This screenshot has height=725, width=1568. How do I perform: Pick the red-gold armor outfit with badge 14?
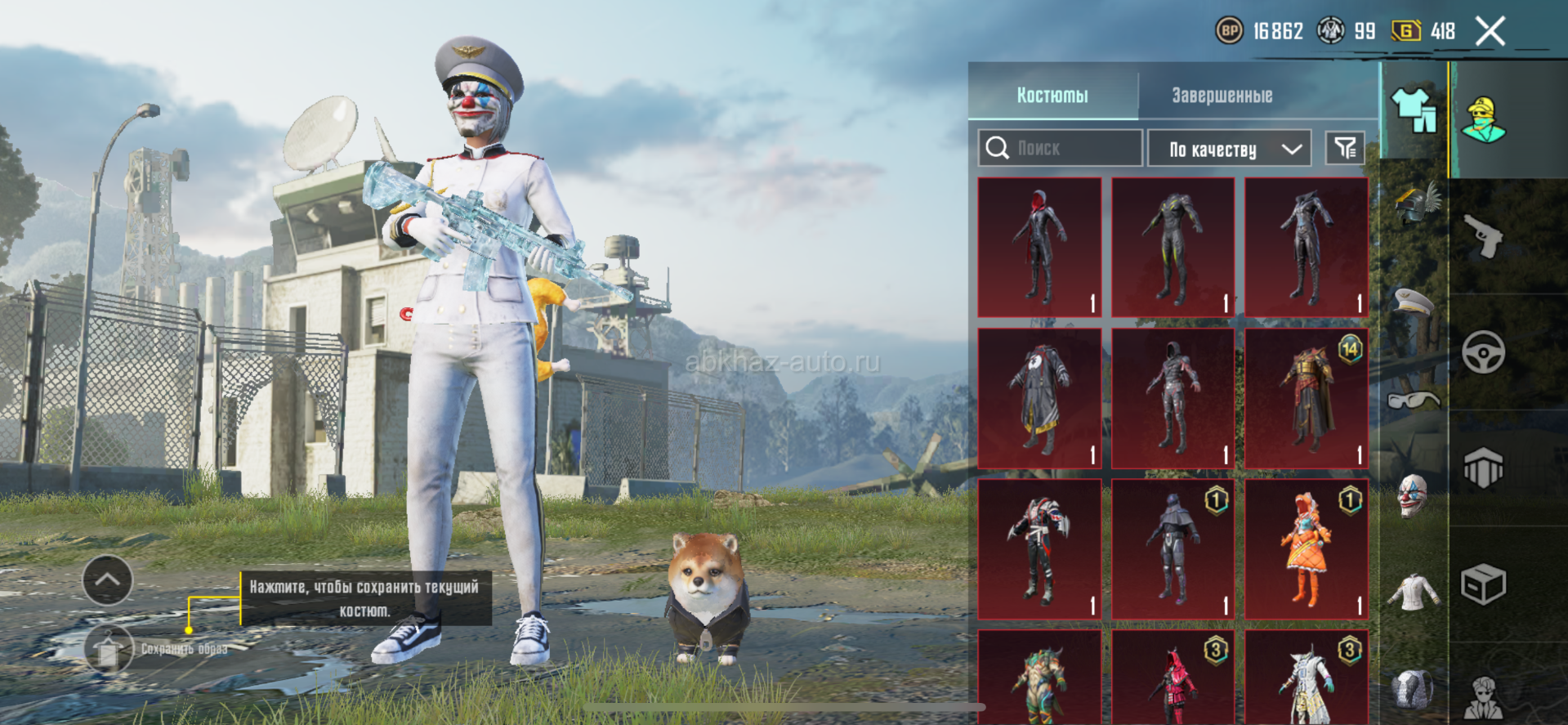[1306, 399]
